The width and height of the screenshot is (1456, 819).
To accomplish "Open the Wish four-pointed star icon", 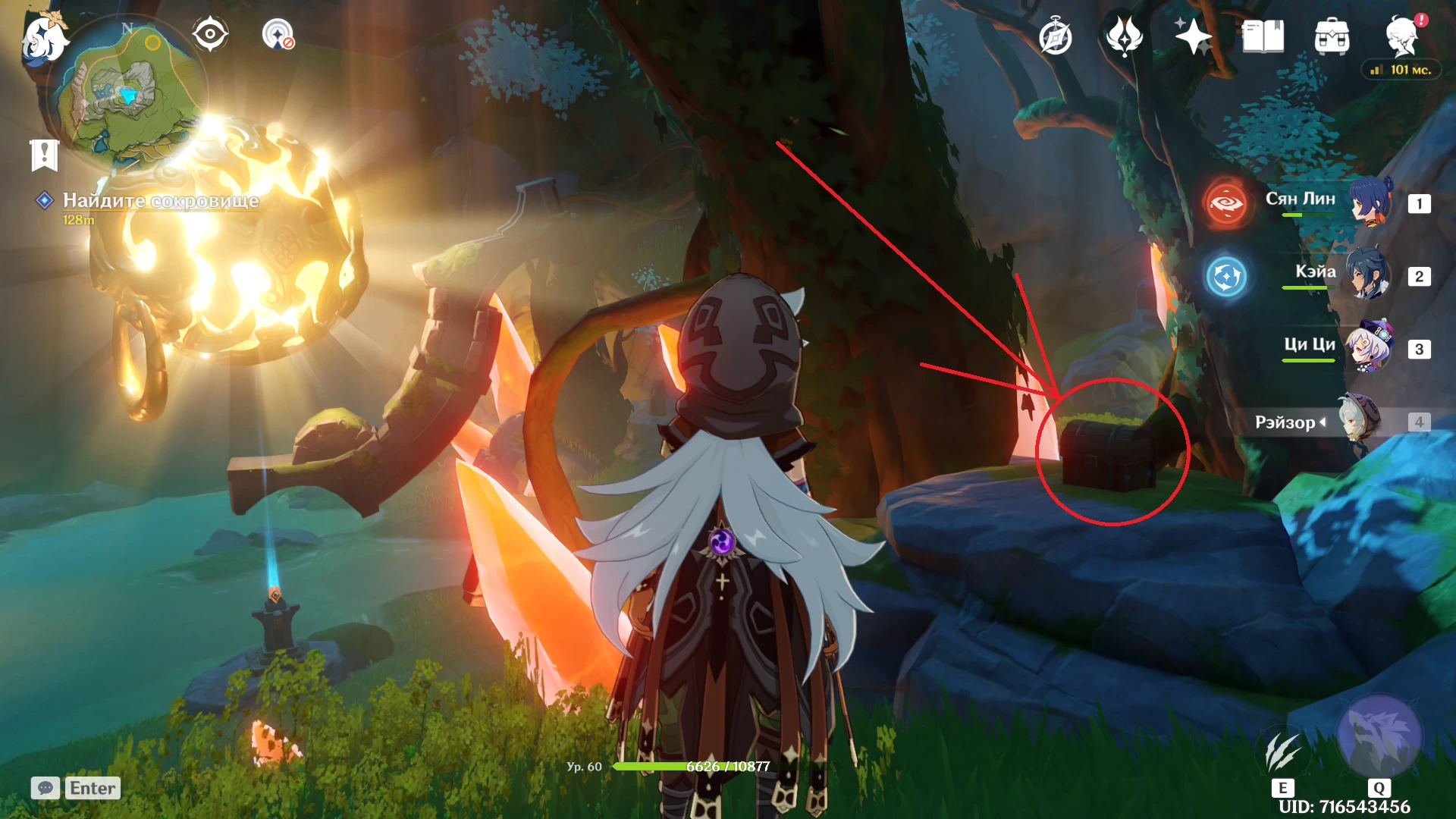I will click(x=1193, y=36).
